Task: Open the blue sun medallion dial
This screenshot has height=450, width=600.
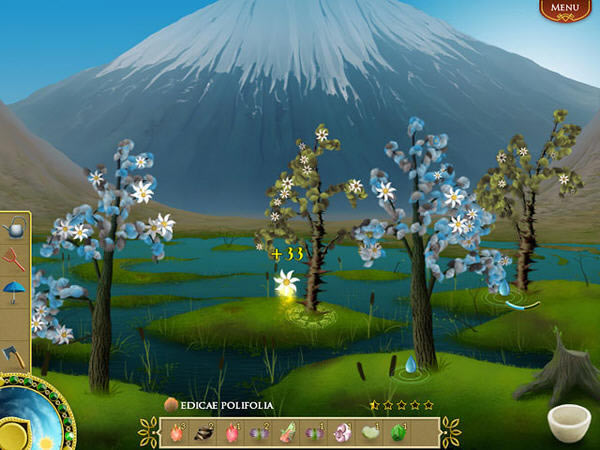Action: (28, 415)
